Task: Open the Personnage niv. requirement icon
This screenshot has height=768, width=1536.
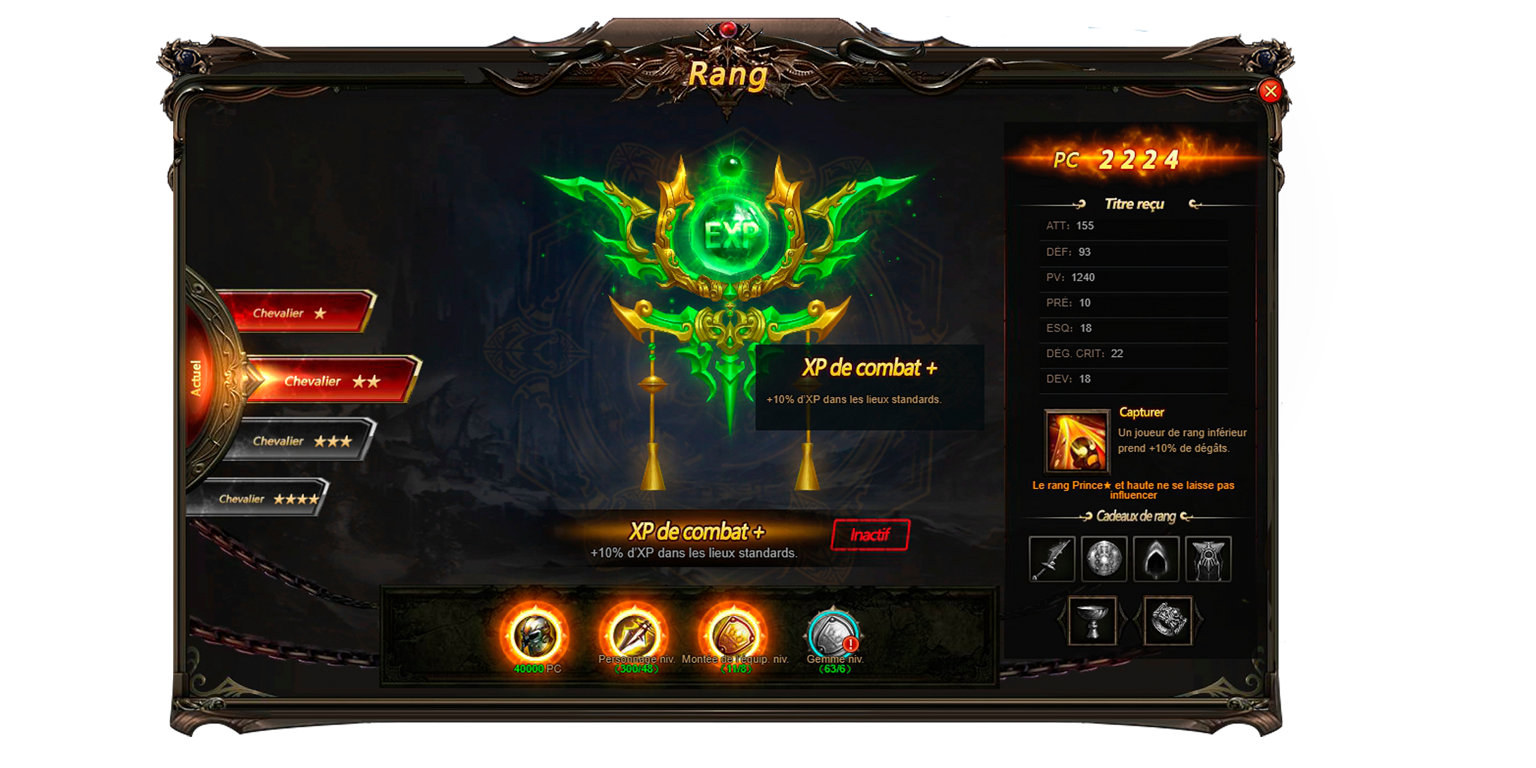Action: 633,632
